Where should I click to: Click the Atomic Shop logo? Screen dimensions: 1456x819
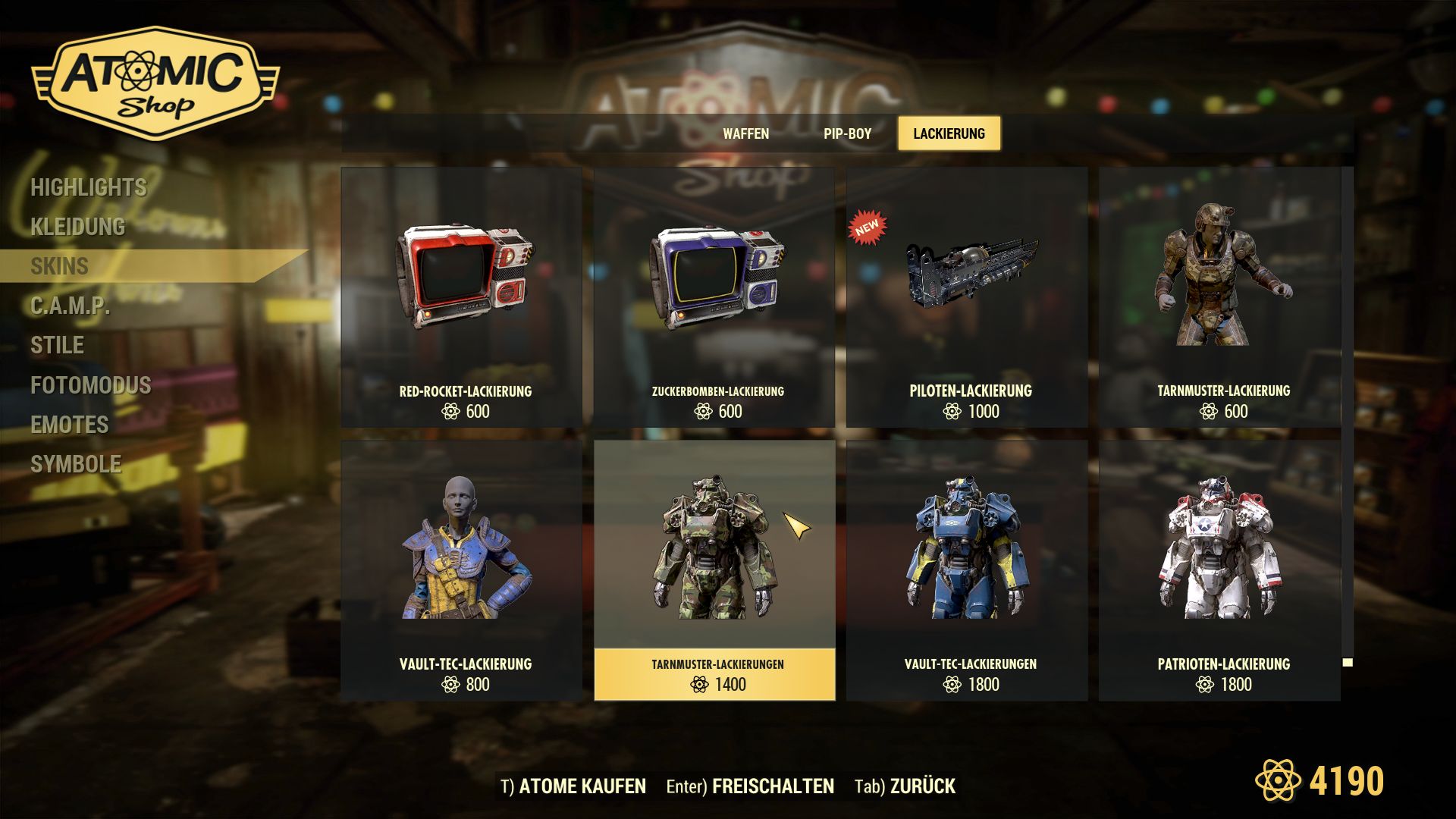coord(155,83)
